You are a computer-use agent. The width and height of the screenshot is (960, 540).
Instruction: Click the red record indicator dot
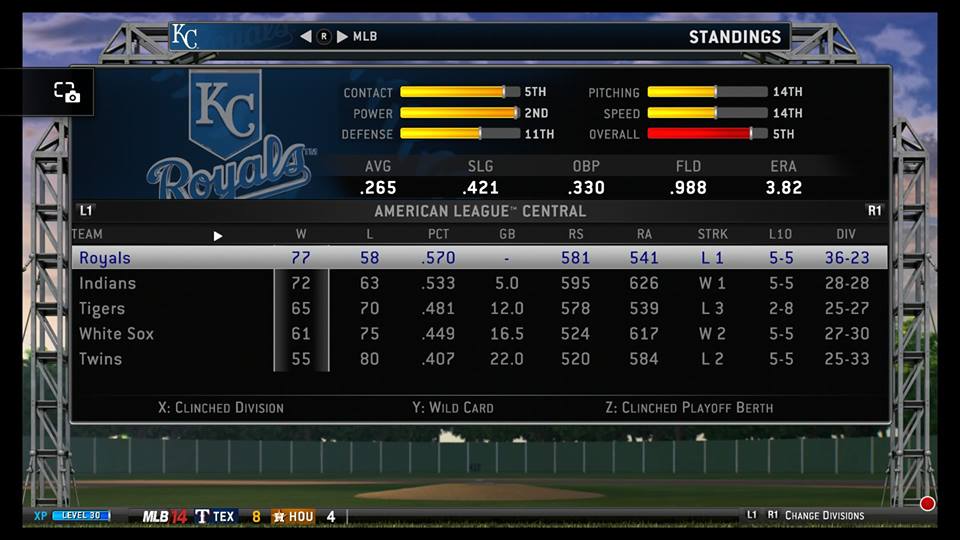coord(927,504)
